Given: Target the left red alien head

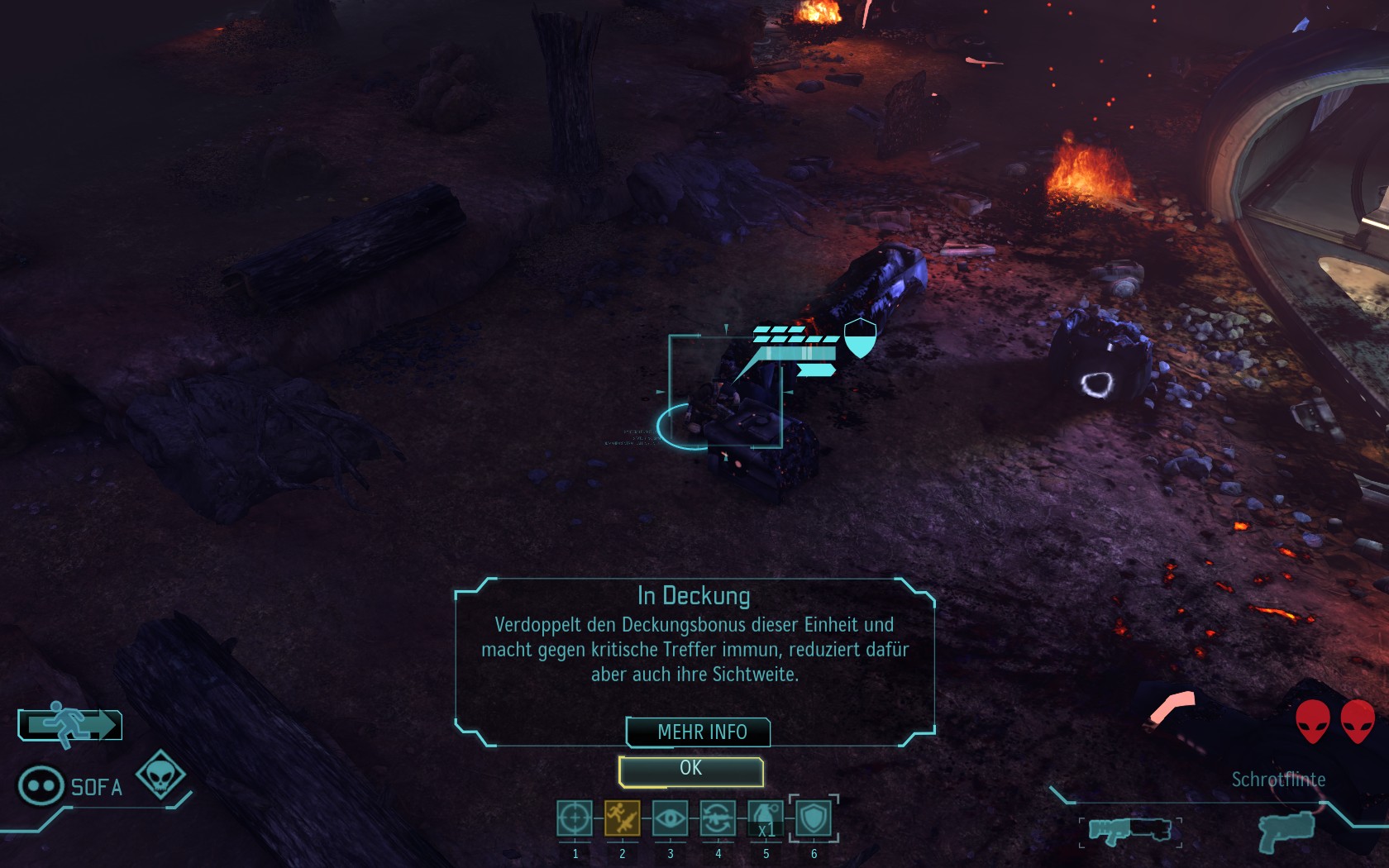Looking at the screenshot, I should 1312,721.
